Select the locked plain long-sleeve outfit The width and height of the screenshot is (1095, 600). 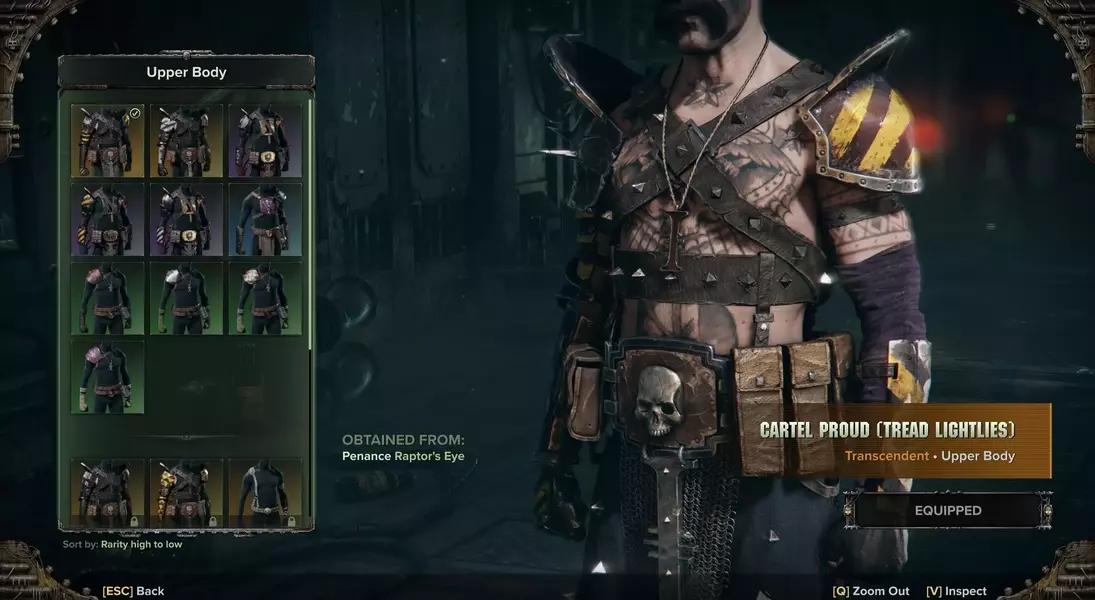click(265, 492)
